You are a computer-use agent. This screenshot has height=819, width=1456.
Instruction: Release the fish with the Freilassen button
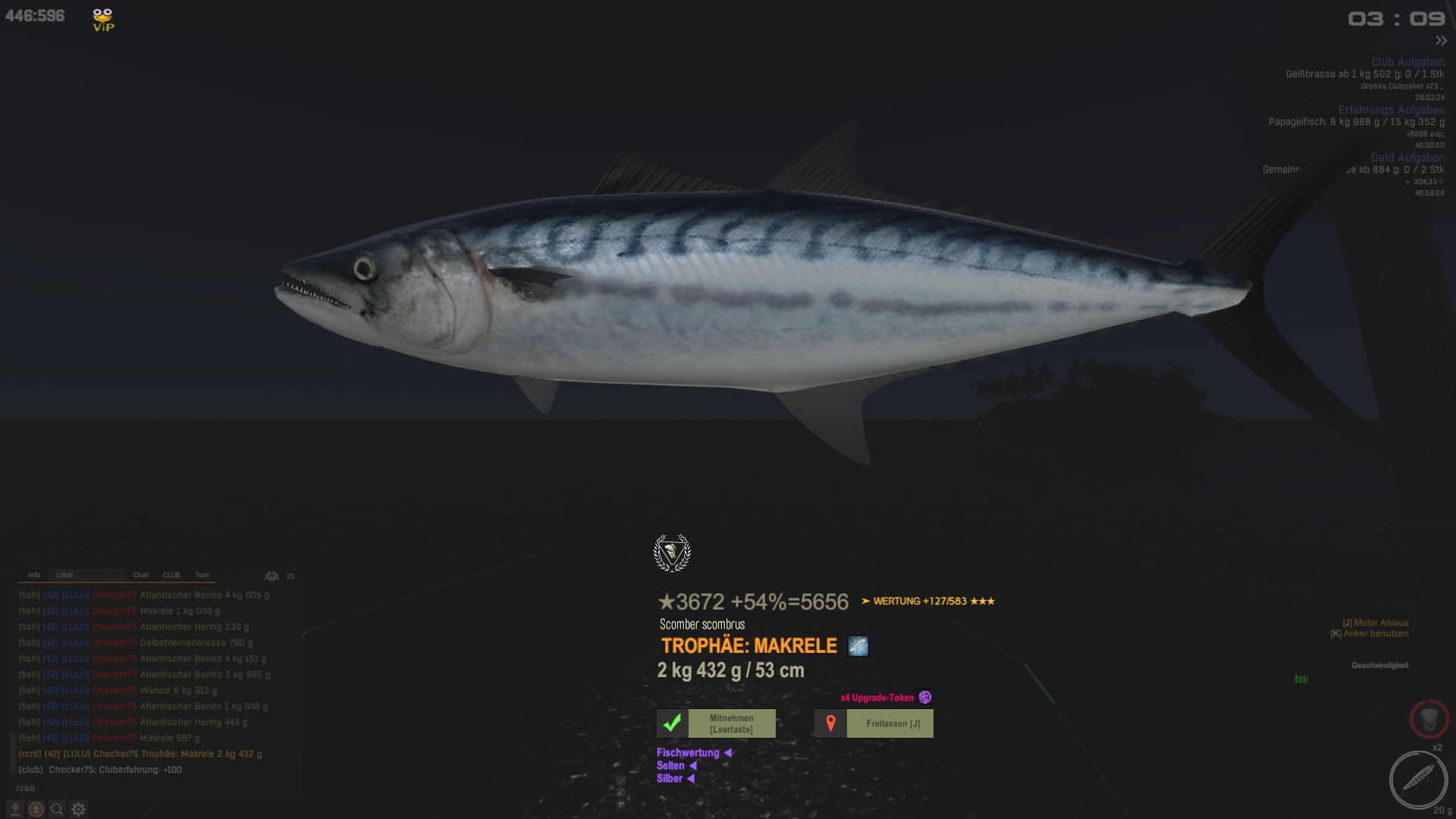click(x=874, y=723)
